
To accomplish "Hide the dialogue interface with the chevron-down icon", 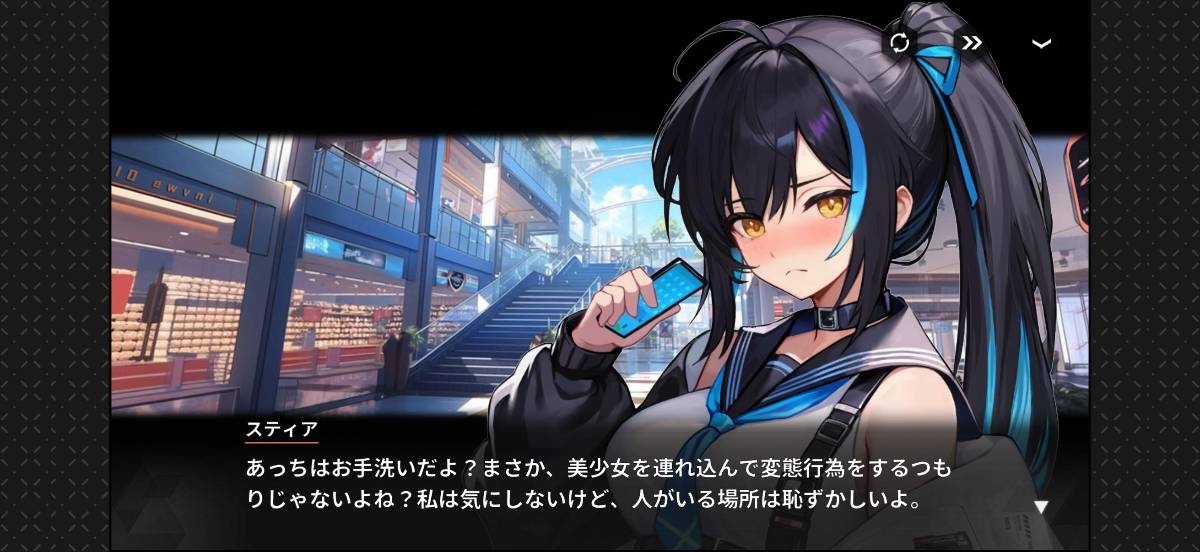I will pyautogui.click(x=1041, y=44).
